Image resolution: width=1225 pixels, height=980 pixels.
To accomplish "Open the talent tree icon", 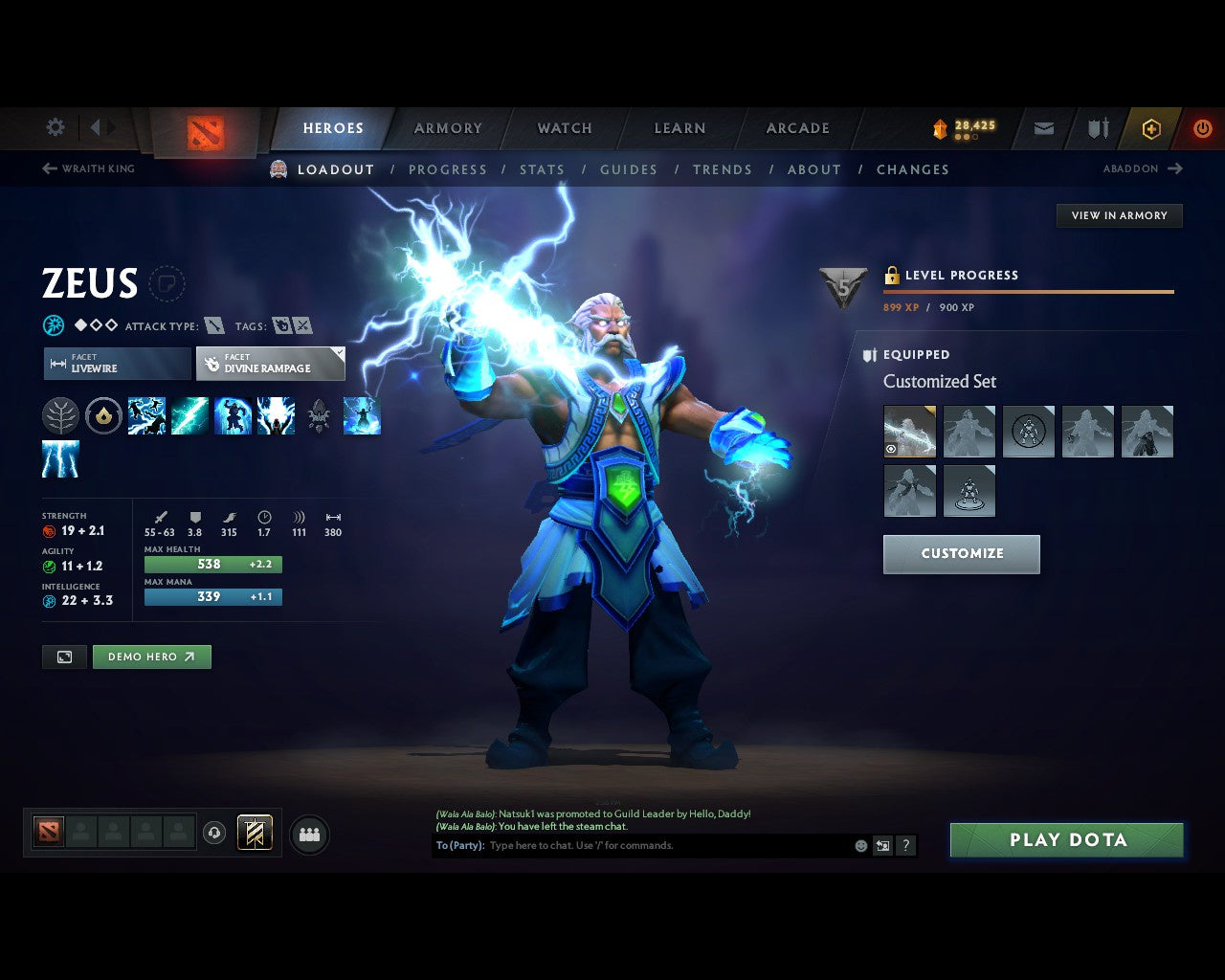I will 61,415.
